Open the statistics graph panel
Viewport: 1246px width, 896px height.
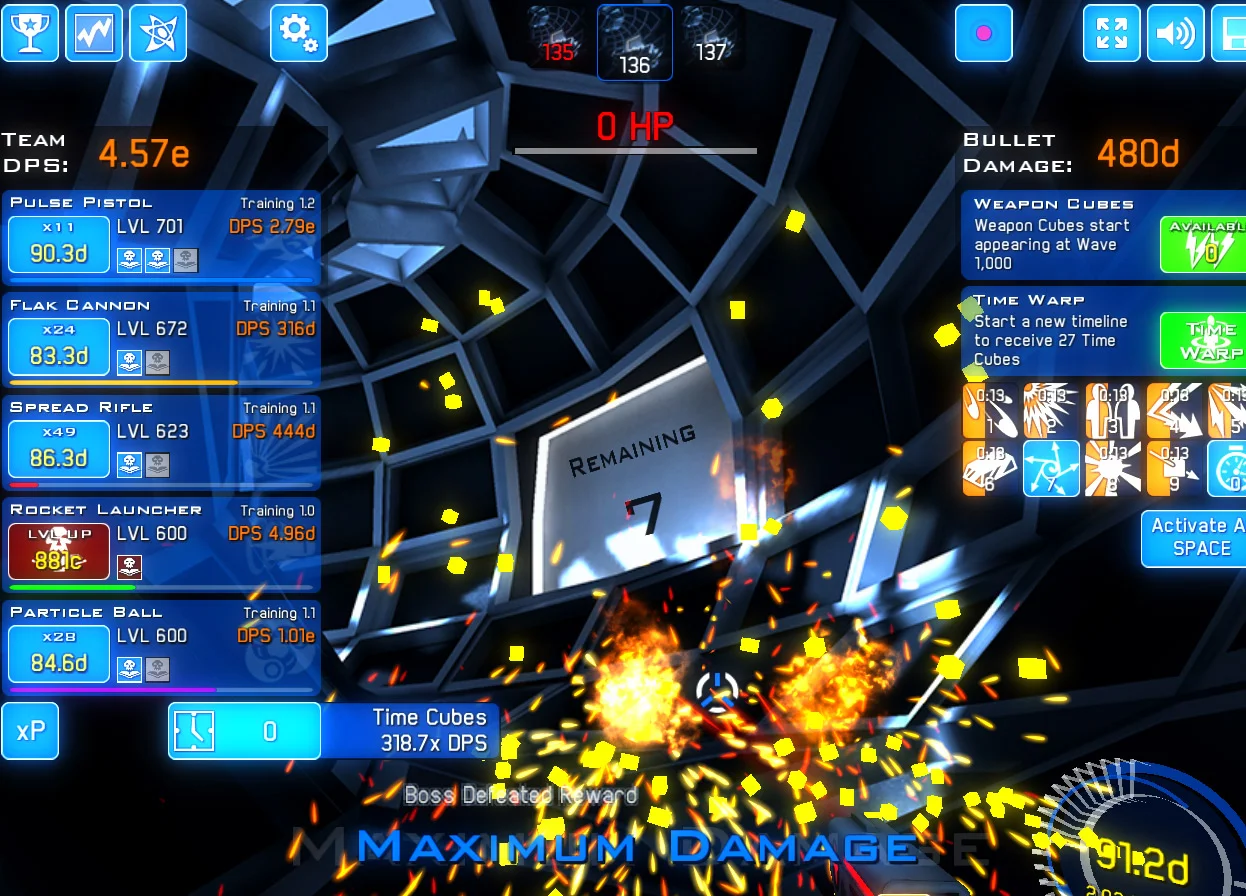(x=94, y=33)
